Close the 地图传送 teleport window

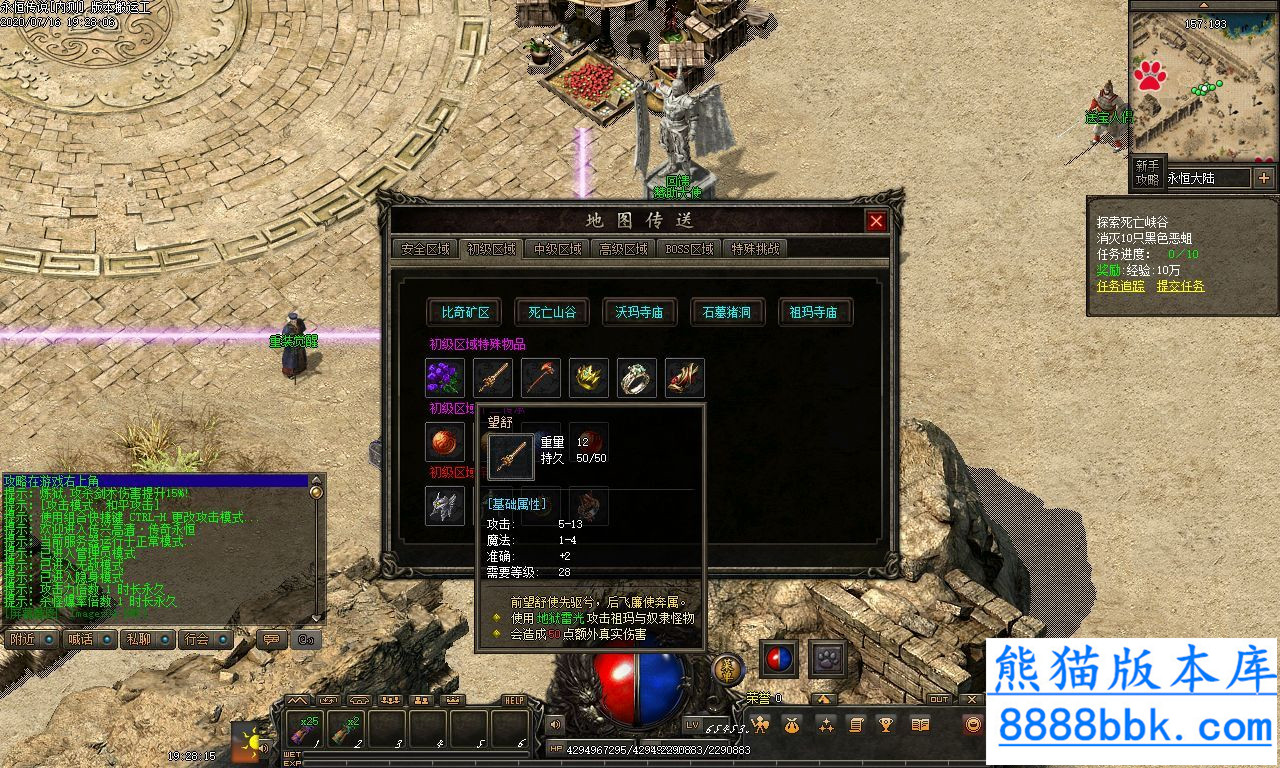pos(876,221)
